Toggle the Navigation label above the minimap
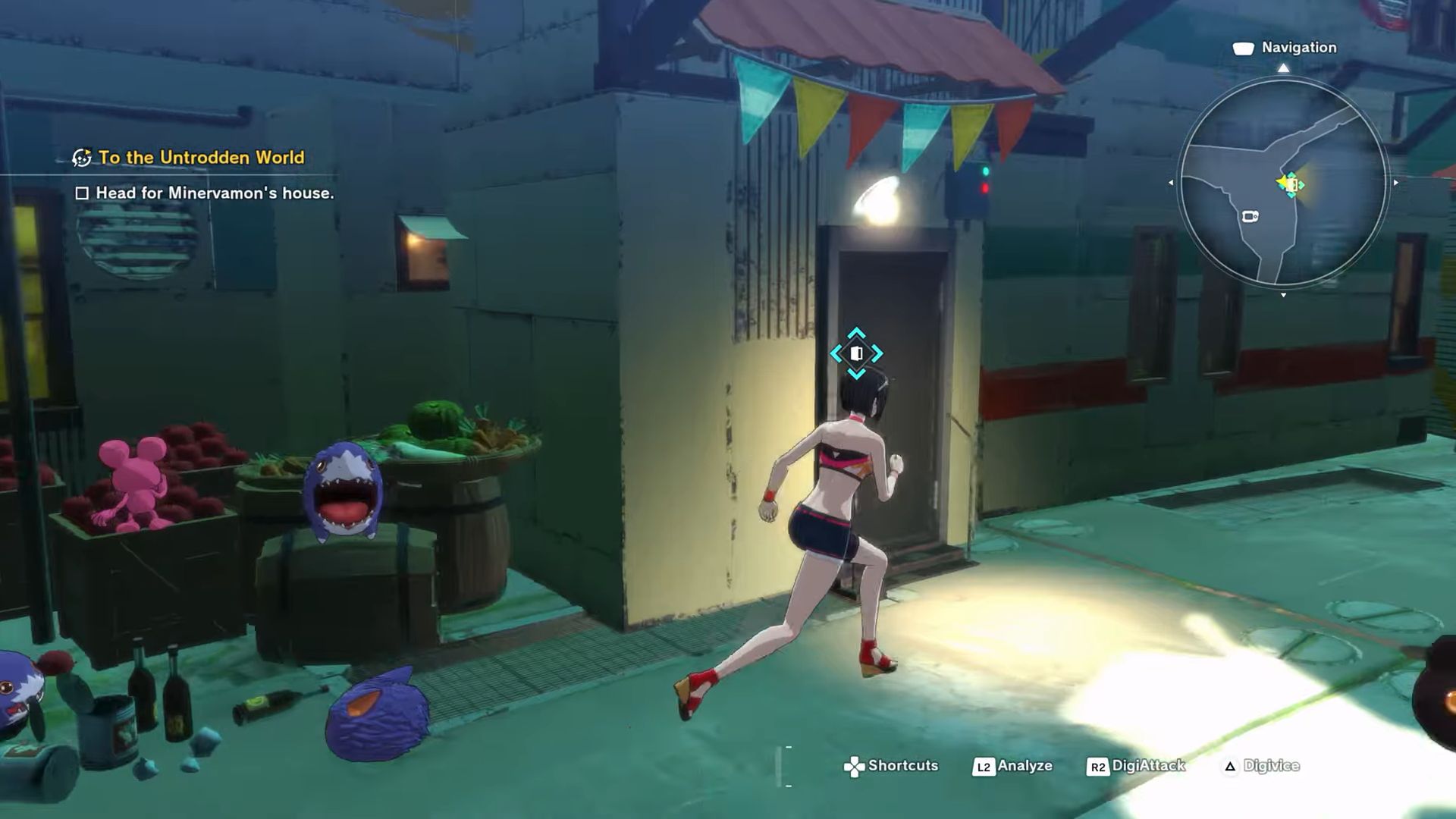The width and height of the screenshot is (1456, 819). pyautogui.click(x=1286, y=48)
